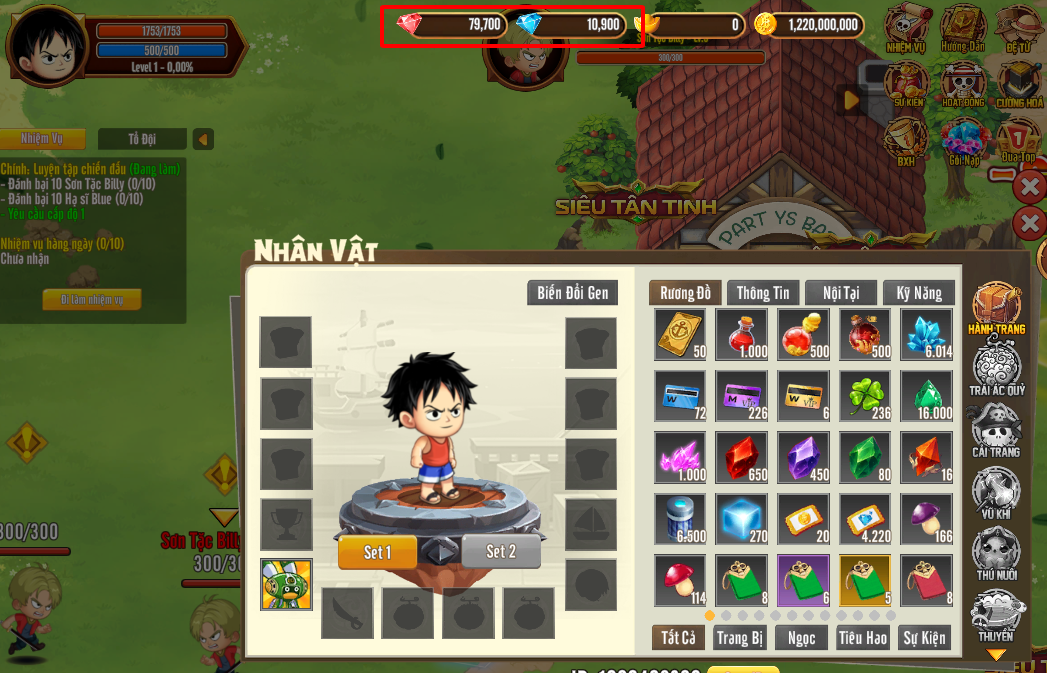Switch to the Kỹ Năng skills tab
Screen dimensions: 1047x673
pyautogui.click(x=919, y=293)
